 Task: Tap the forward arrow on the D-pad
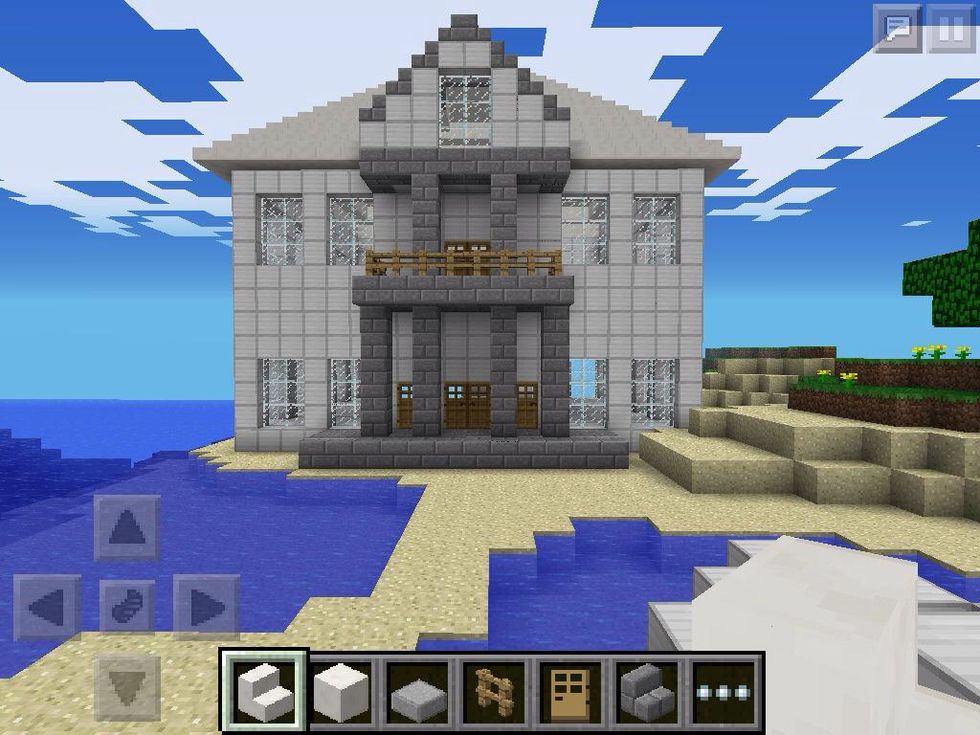[127, 527]
